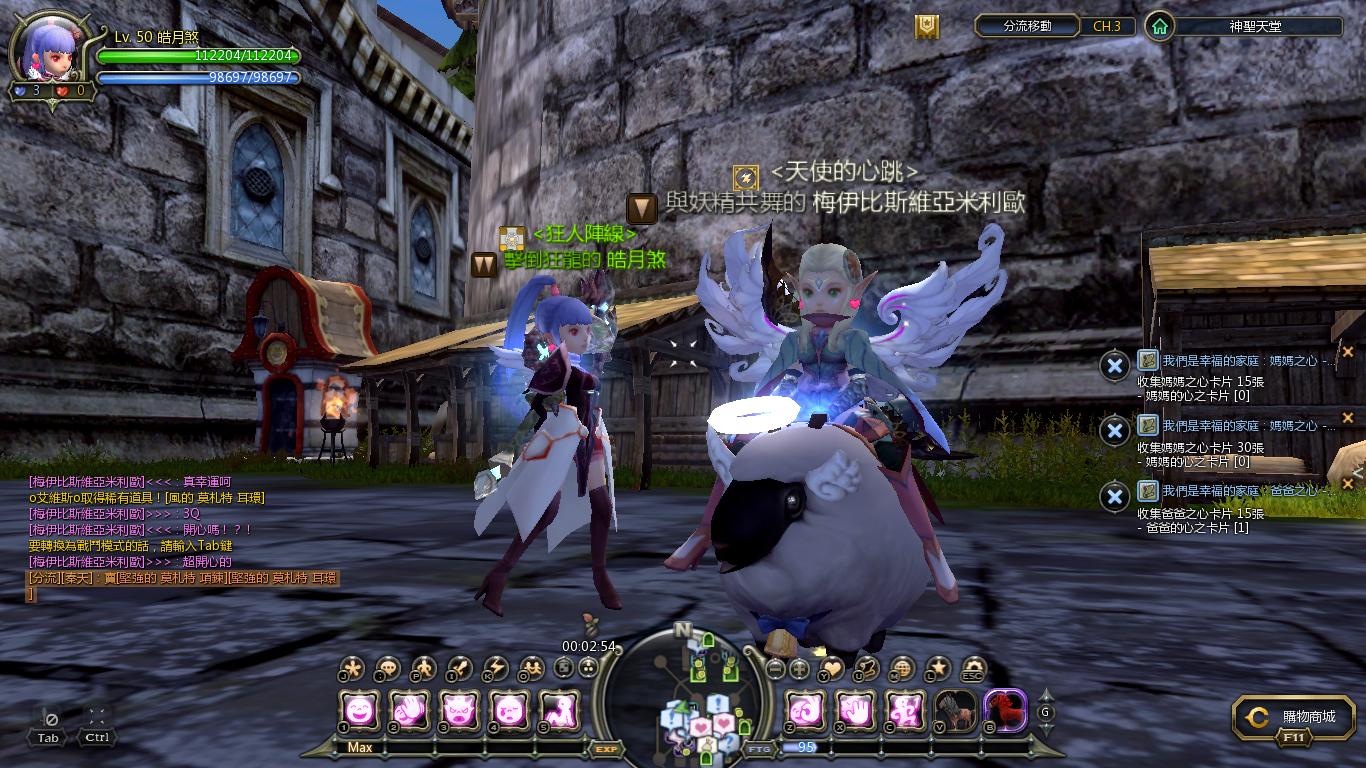Open the 爸爸之心 quest tracker entry
Screen dimensions: 1366x768
coord(1238,491)
